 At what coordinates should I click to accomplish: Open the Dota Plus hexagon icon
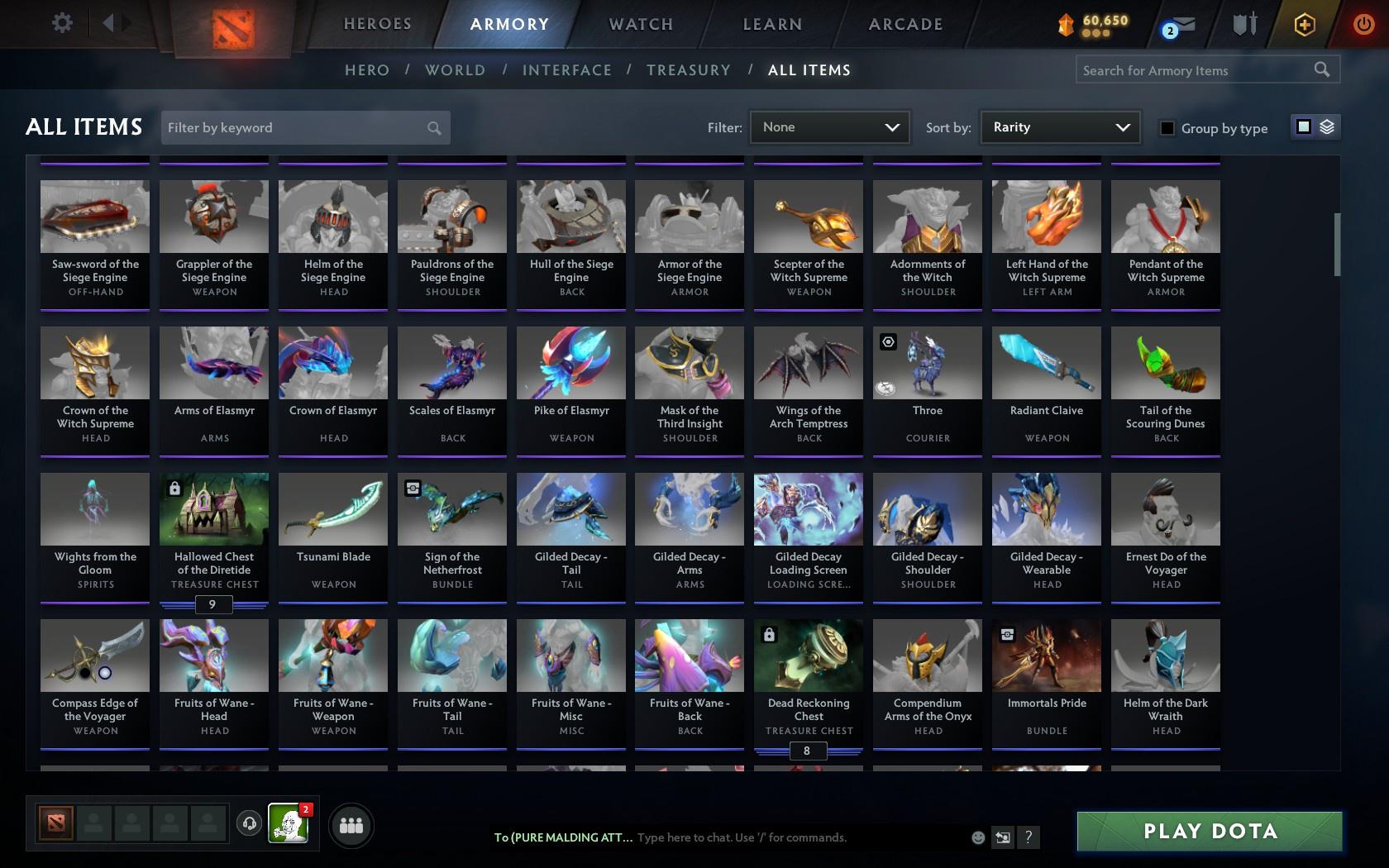coord(1304,25)
